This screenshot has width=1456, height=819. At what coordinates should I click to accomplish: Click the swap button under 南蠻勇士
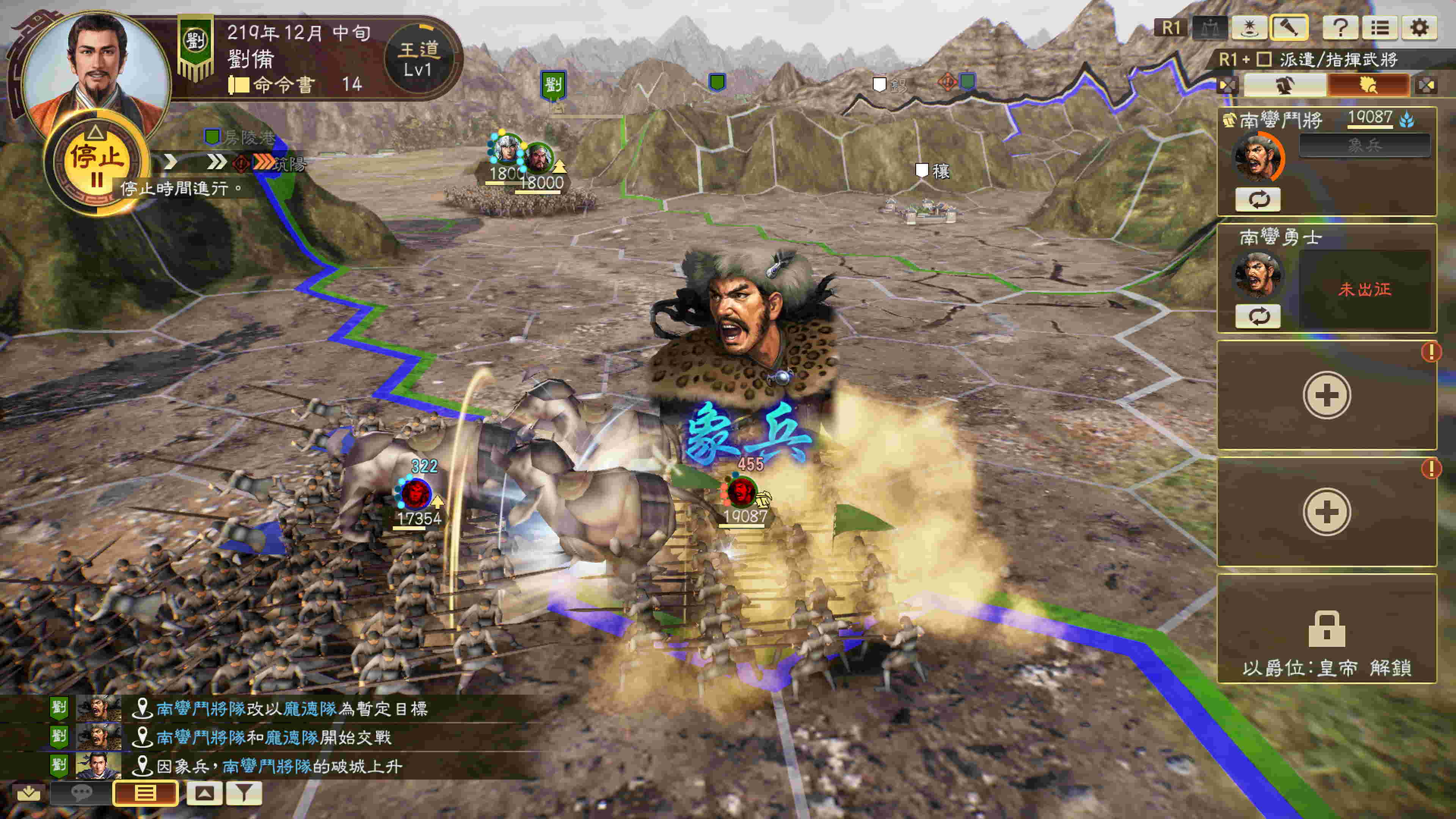pos(1258,316)
